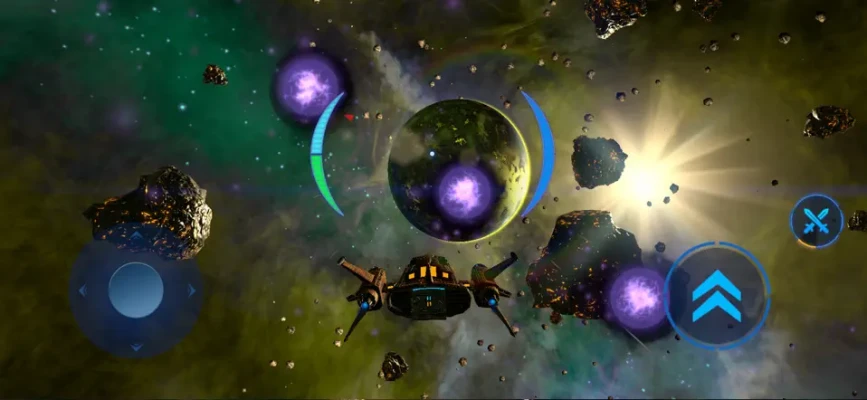The height and width of the screenshot is (400, 867).
Task: Activate the crossed swords attack button
Action: [816, 221]
